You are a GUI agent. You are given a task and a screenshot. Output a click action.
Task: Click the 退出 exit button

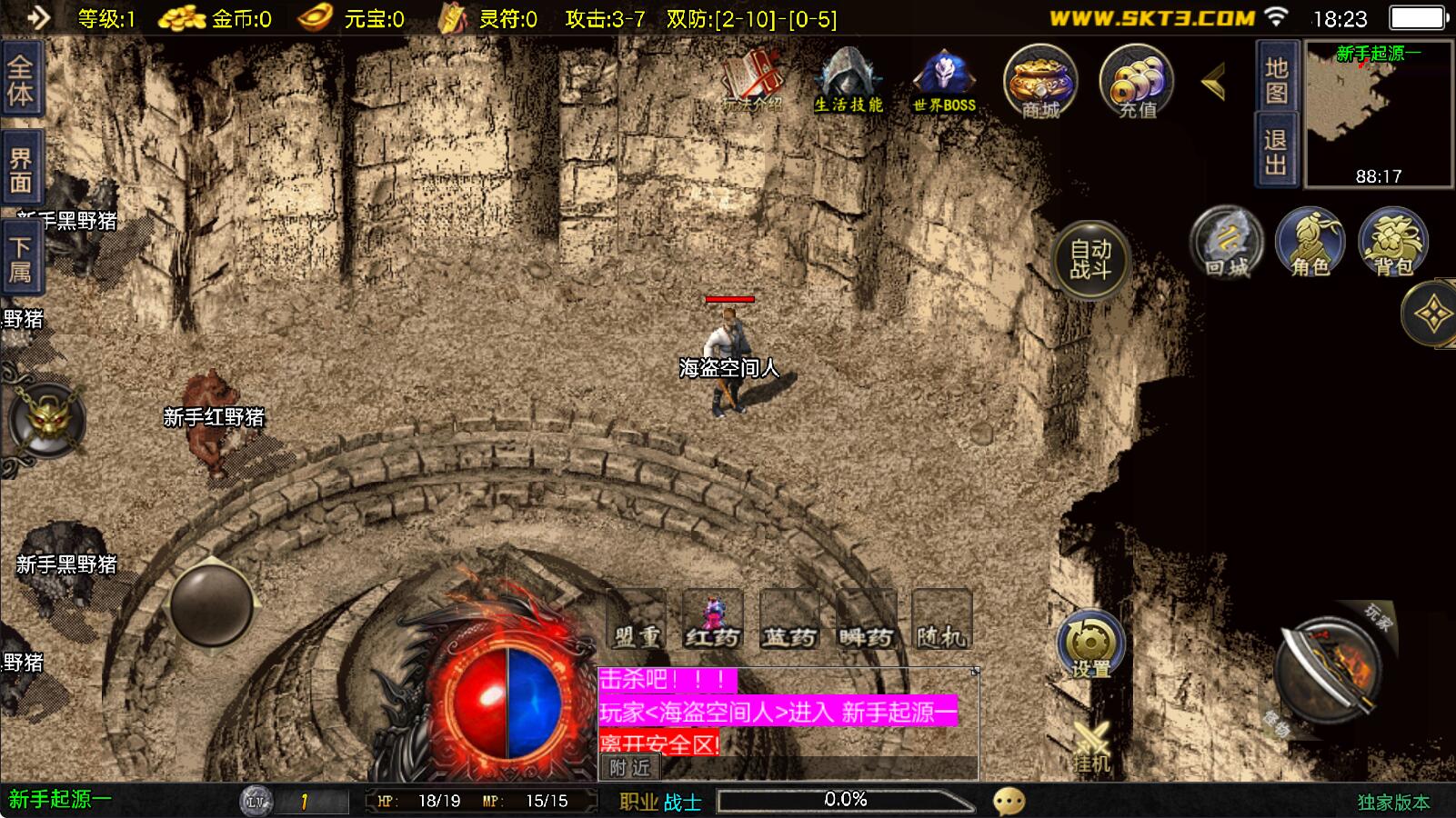pos(1276,152)
